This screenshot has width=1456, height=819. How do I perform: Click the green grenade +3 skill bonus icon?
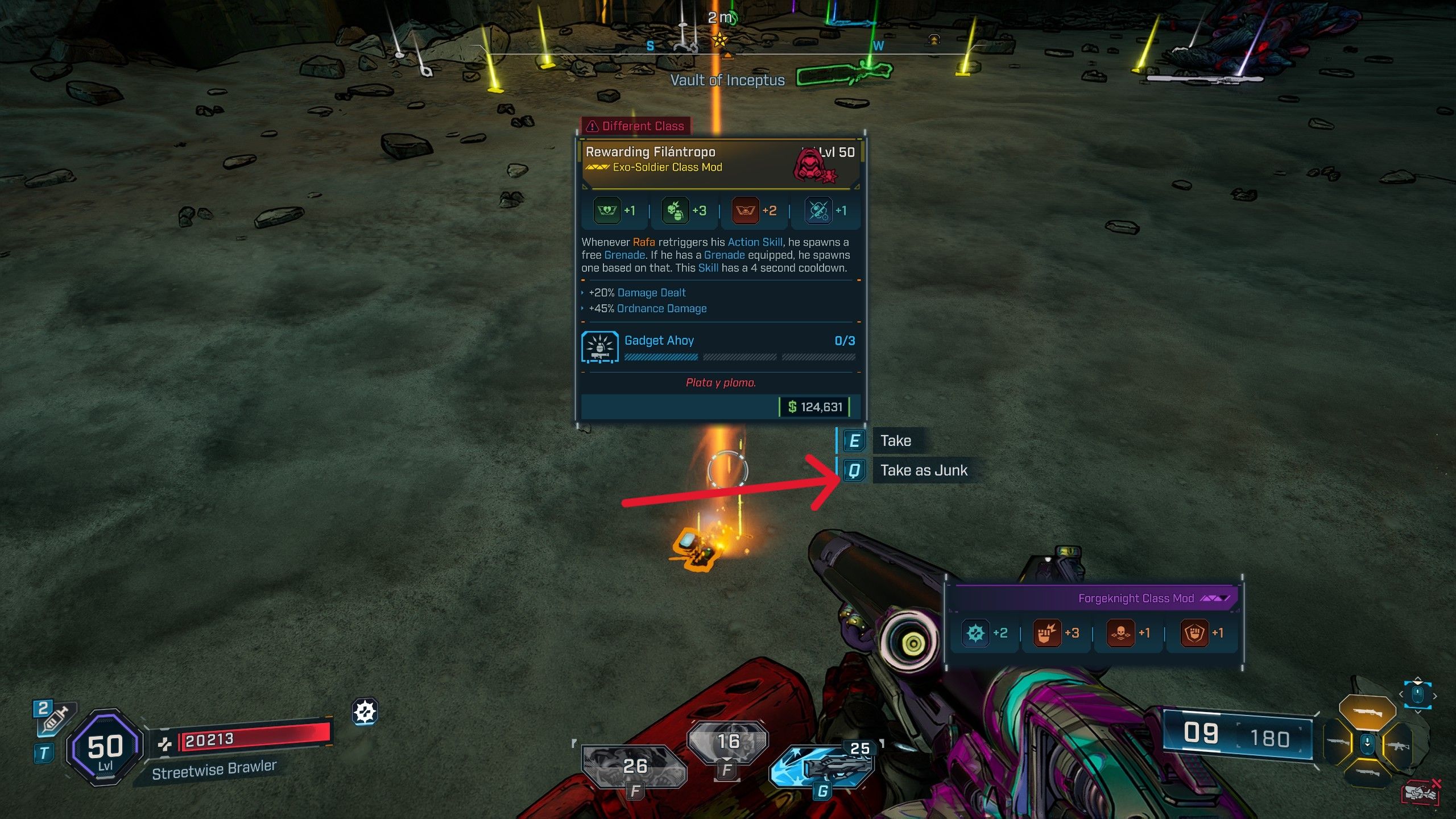click(x=675, y=211)
